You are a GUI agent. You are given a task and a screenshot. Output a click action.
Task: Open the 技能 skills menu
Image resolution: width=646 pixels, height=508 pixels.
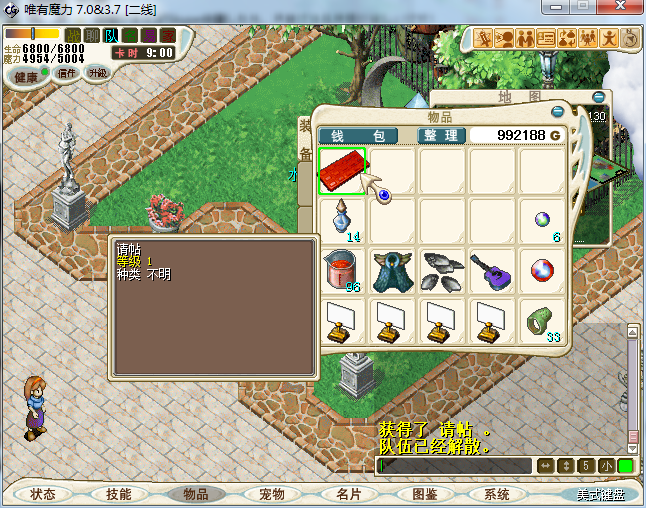(118, 494)
